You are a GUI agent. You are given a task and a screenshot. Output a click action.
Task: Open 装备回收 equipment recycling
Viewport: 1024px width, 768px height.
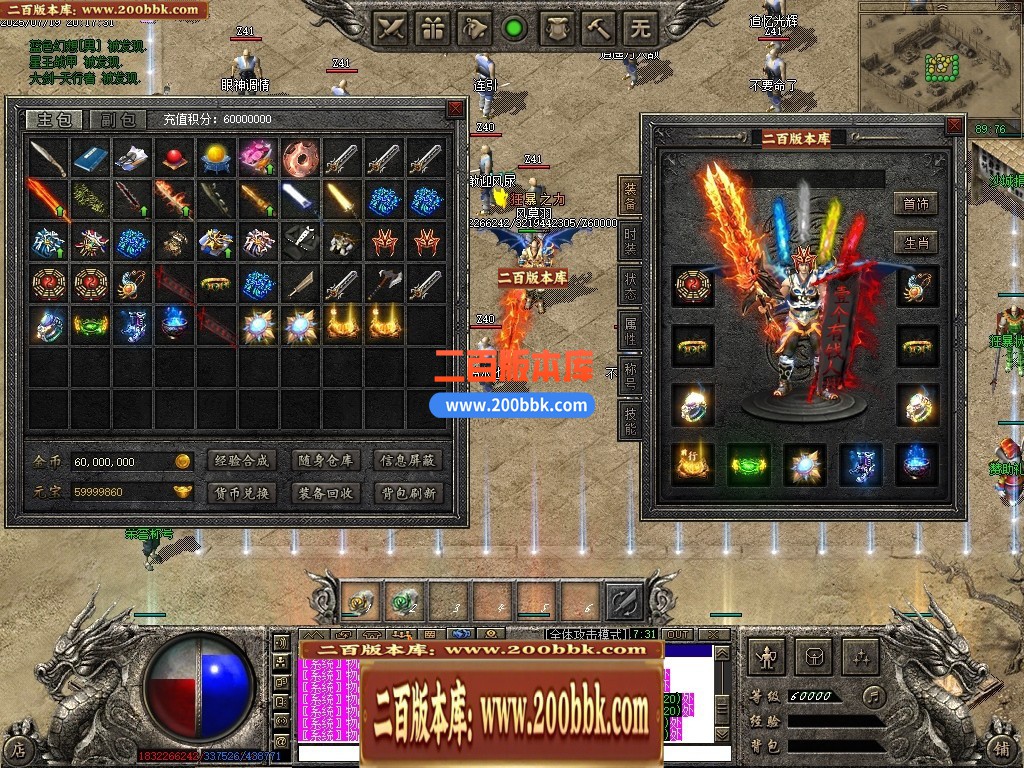click(x=325, y=492)
